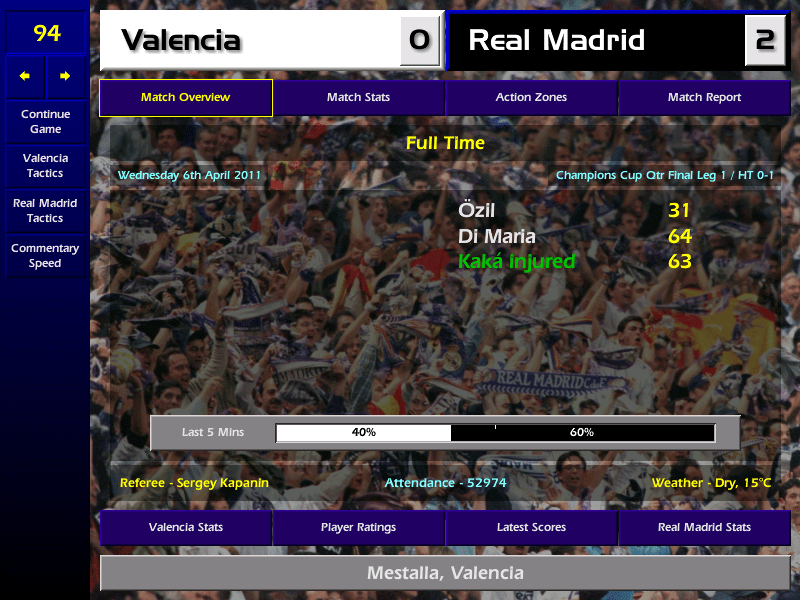View Valencia Stats
800x600 pixels.
(185, 527)
